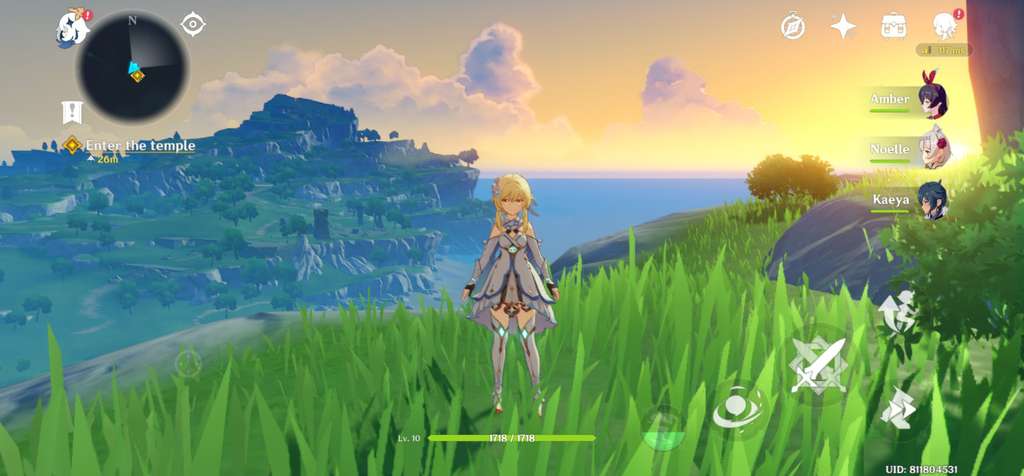Open the quest log banner icon

click(72, 112)
